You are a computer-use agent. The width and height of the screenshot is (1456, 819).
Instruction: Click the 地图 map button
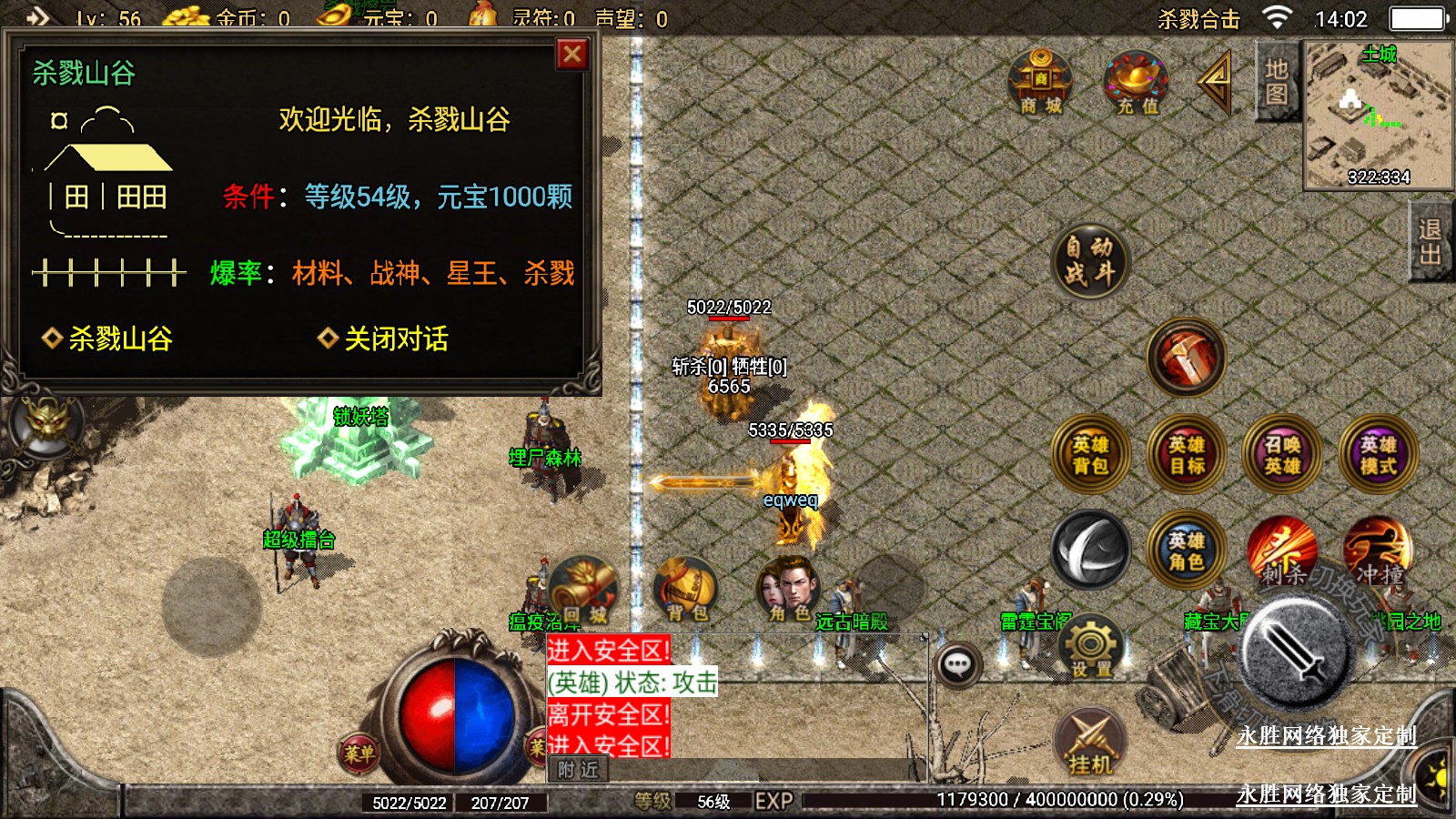pyautogui.click(x=1276, y=82)
